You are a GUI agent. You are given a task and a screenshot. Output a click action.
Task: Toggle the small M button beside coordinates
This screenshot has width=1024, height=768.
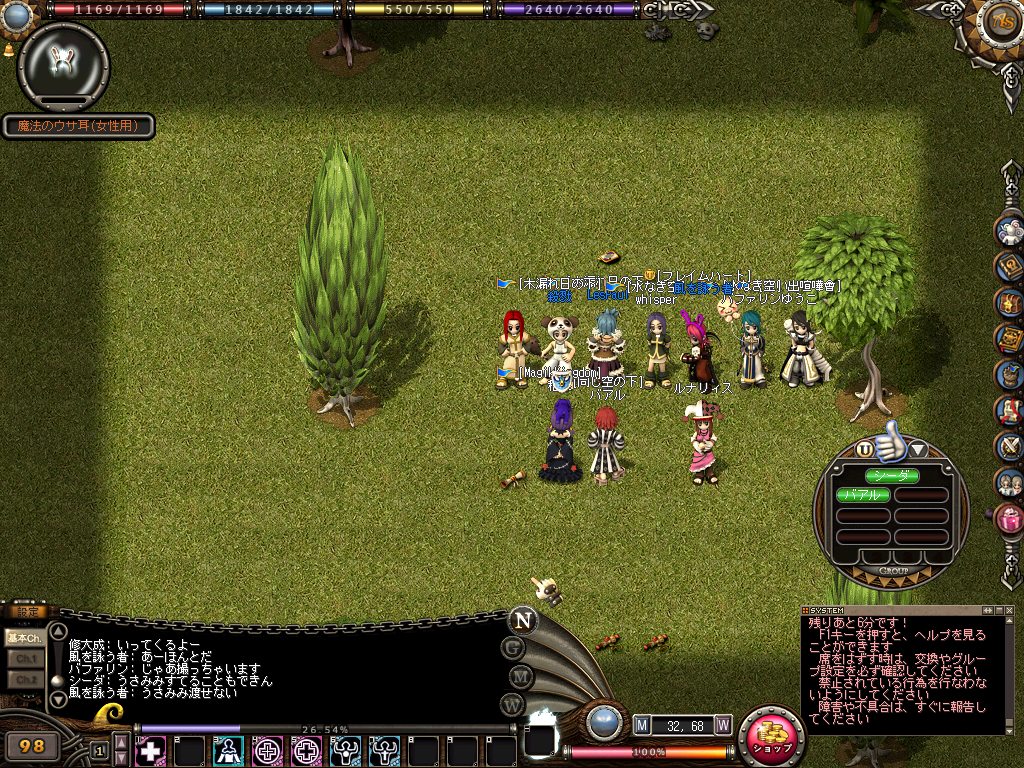[x=642, y=724]
